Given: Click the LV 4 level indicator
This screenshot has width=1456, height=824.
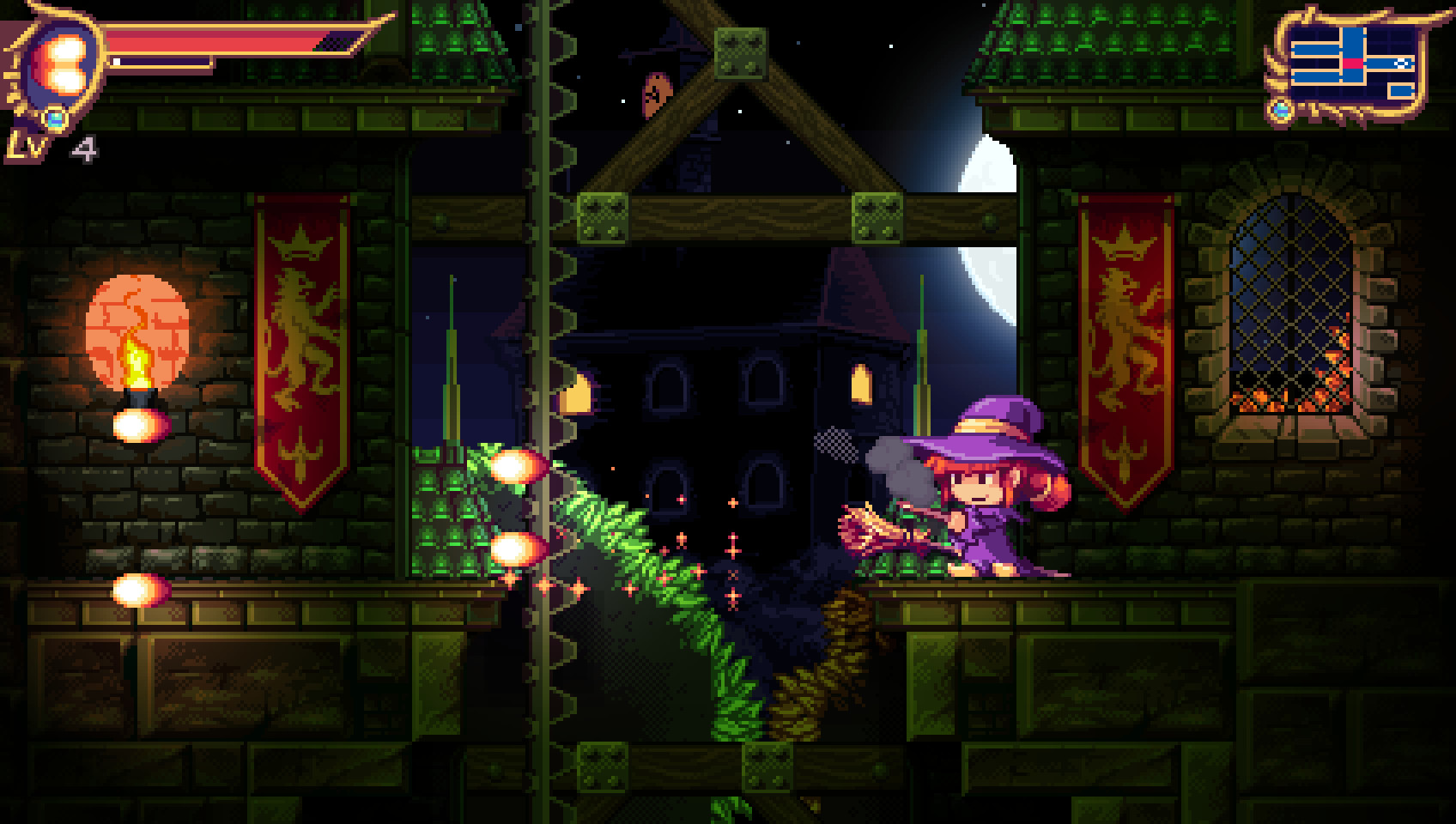Looking at the screenshot, I should click(52, 146).
